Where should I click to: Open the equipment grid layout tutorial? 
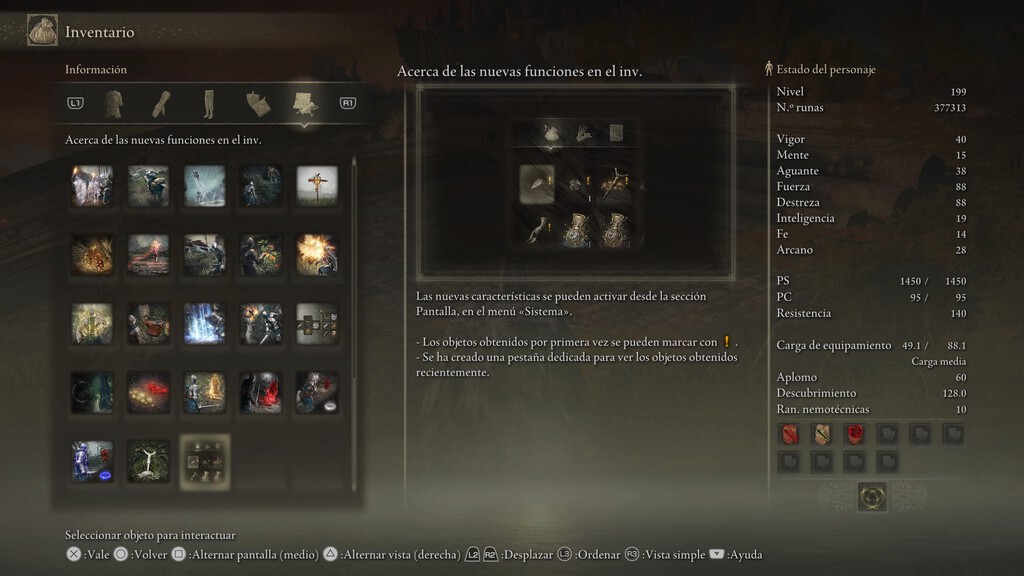317,324
